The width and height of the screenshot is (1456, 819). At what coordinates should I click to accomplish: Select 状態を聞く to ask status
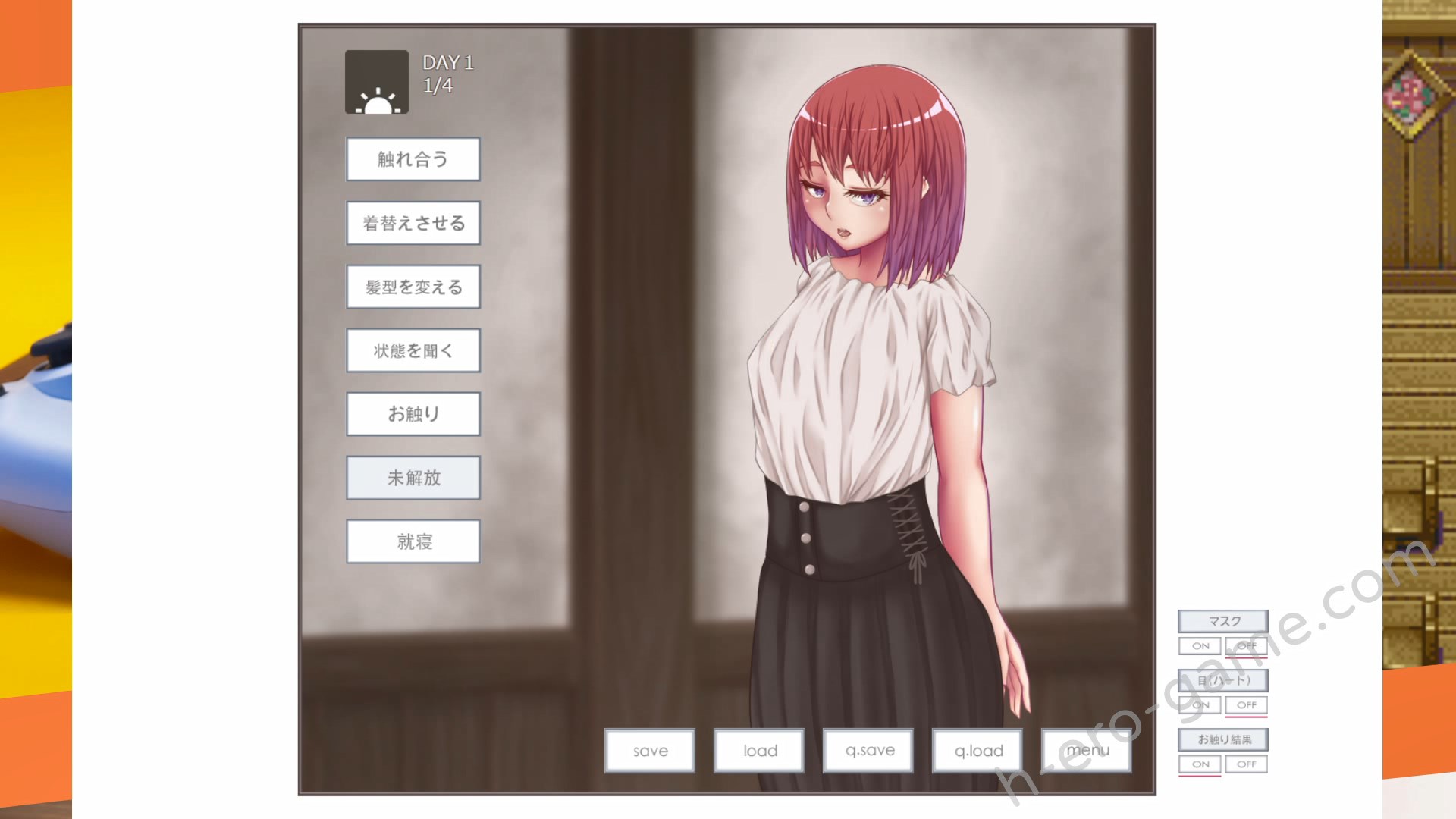point(413,350)
